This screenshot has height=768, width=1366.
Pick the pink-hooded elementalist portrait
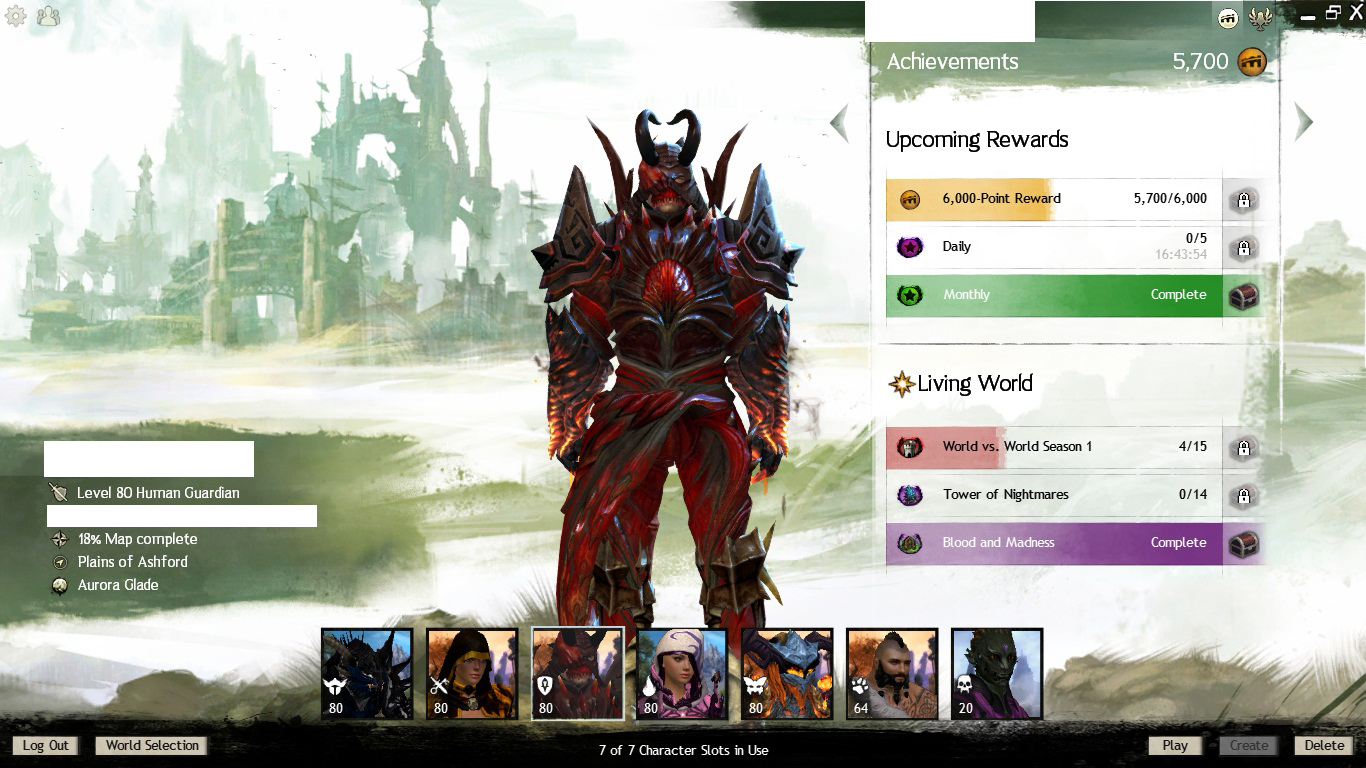(x=682, y=673)
